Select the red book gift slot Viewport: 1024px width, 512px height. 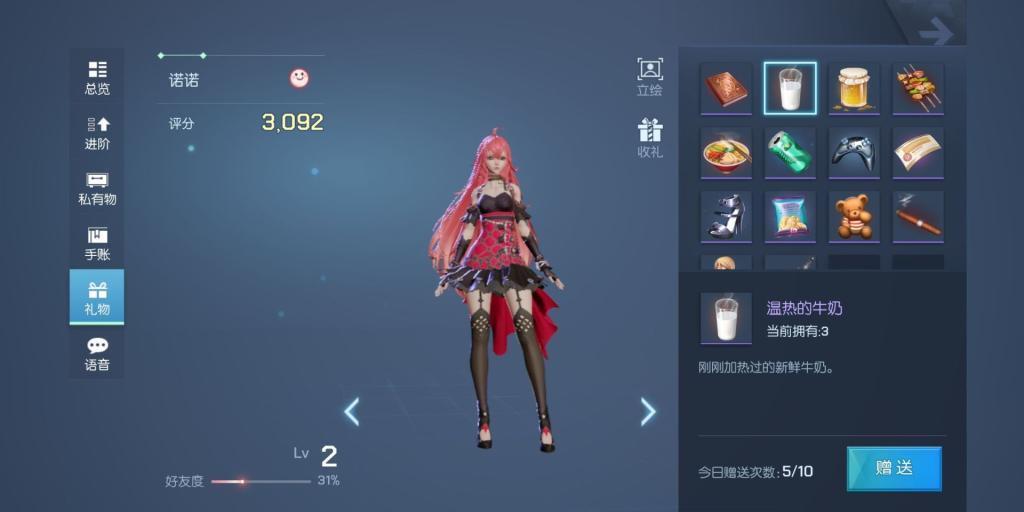726,89
